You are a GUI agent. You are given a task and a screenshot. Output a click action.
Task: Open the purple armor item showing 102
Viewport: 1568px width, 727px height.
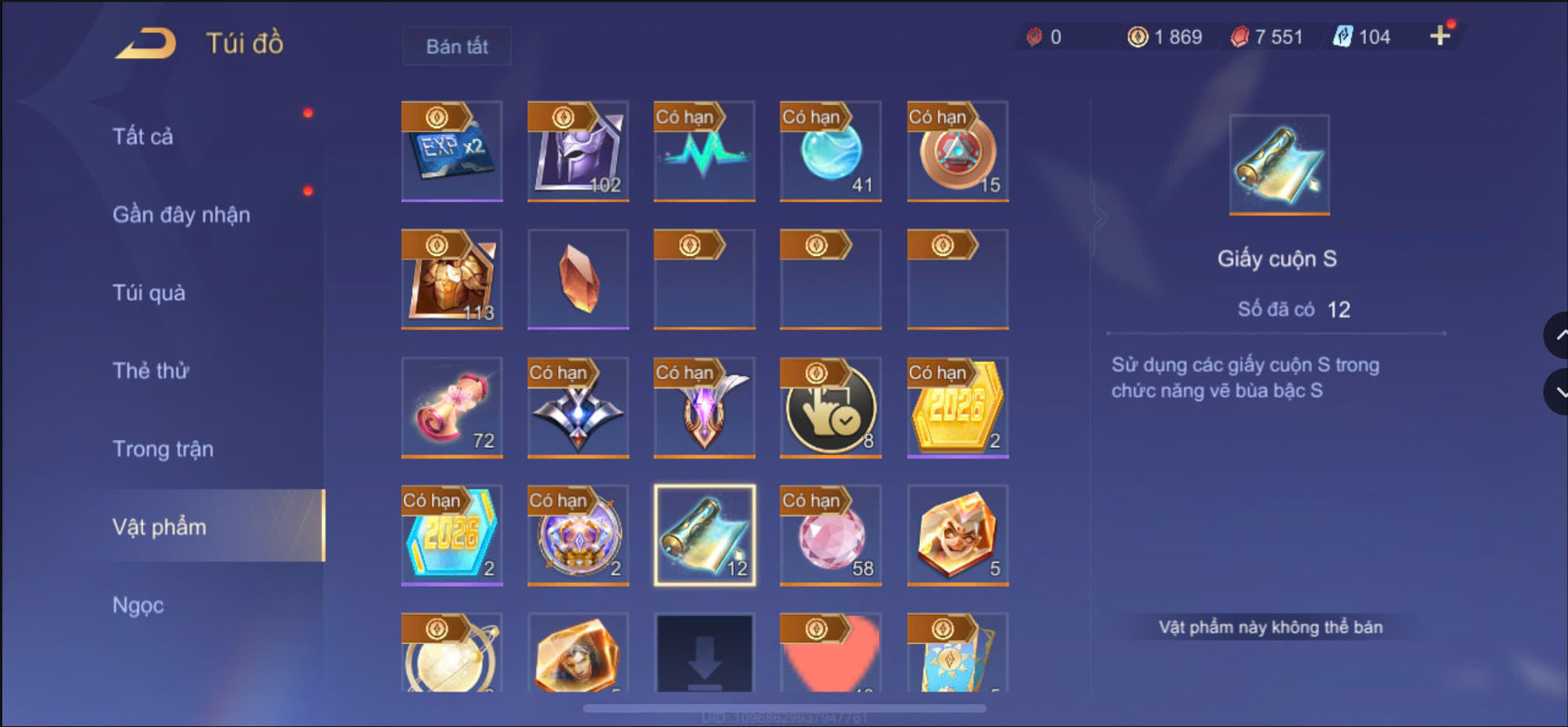pyautogui.click(x=577, y=151)
